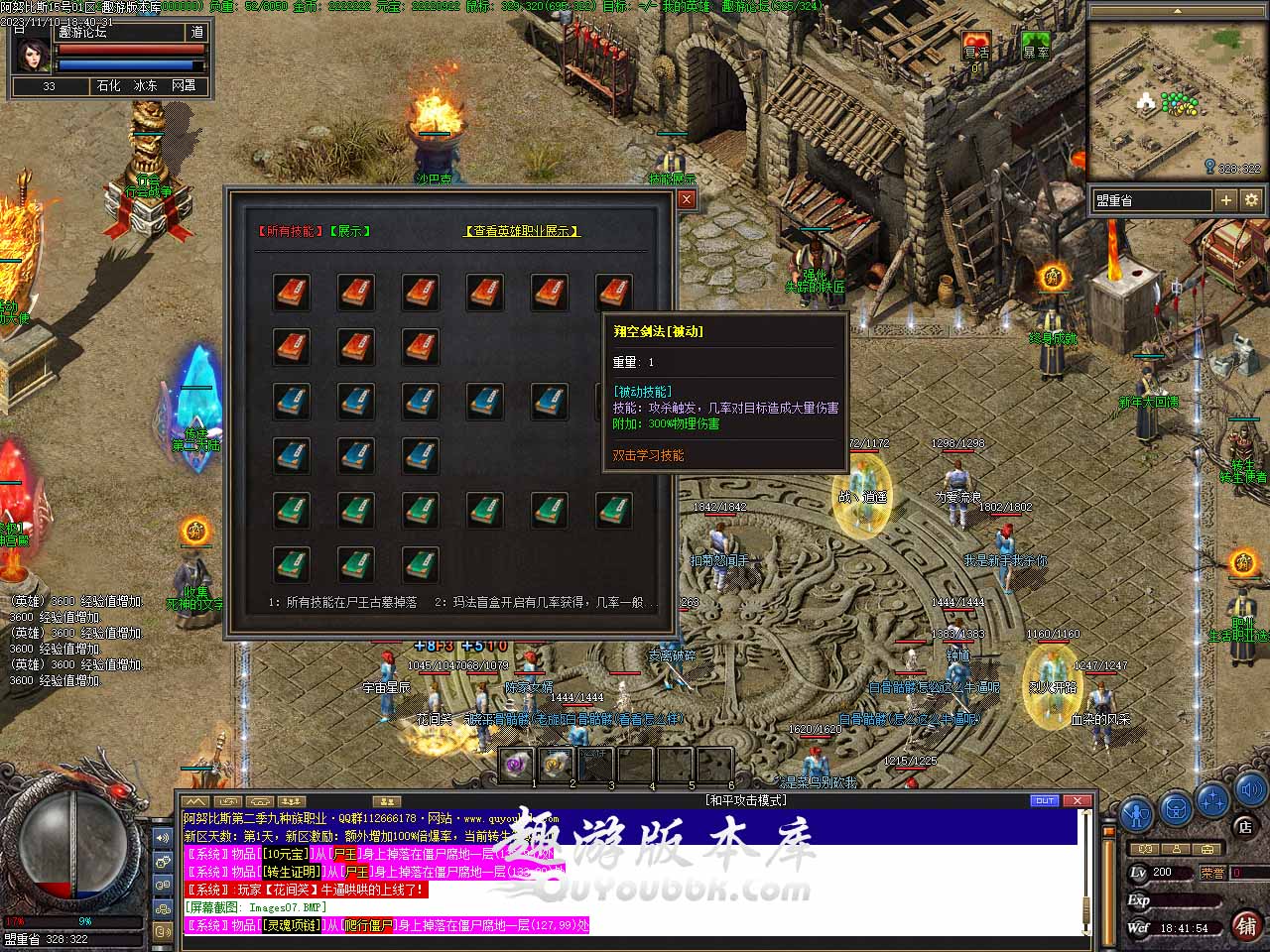Viewport: 1270px width, 952px height.
Task: Select the 石化 status label
Action: pyautogui.click(x=108, y=86)
